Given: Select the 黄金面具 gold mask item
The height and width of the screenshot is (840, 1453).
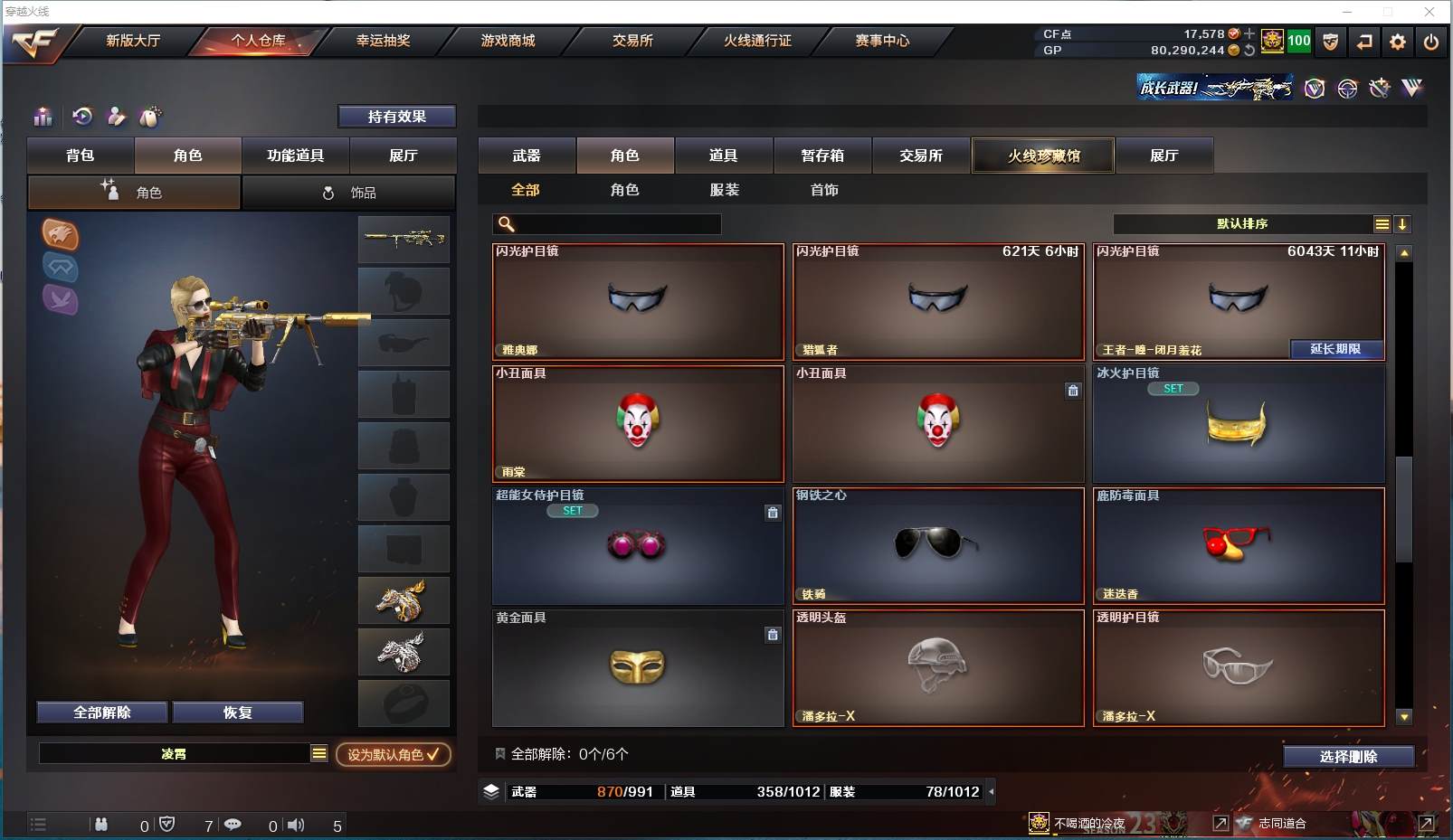Looking at the screenshot, I should click(x=638, y=668).
